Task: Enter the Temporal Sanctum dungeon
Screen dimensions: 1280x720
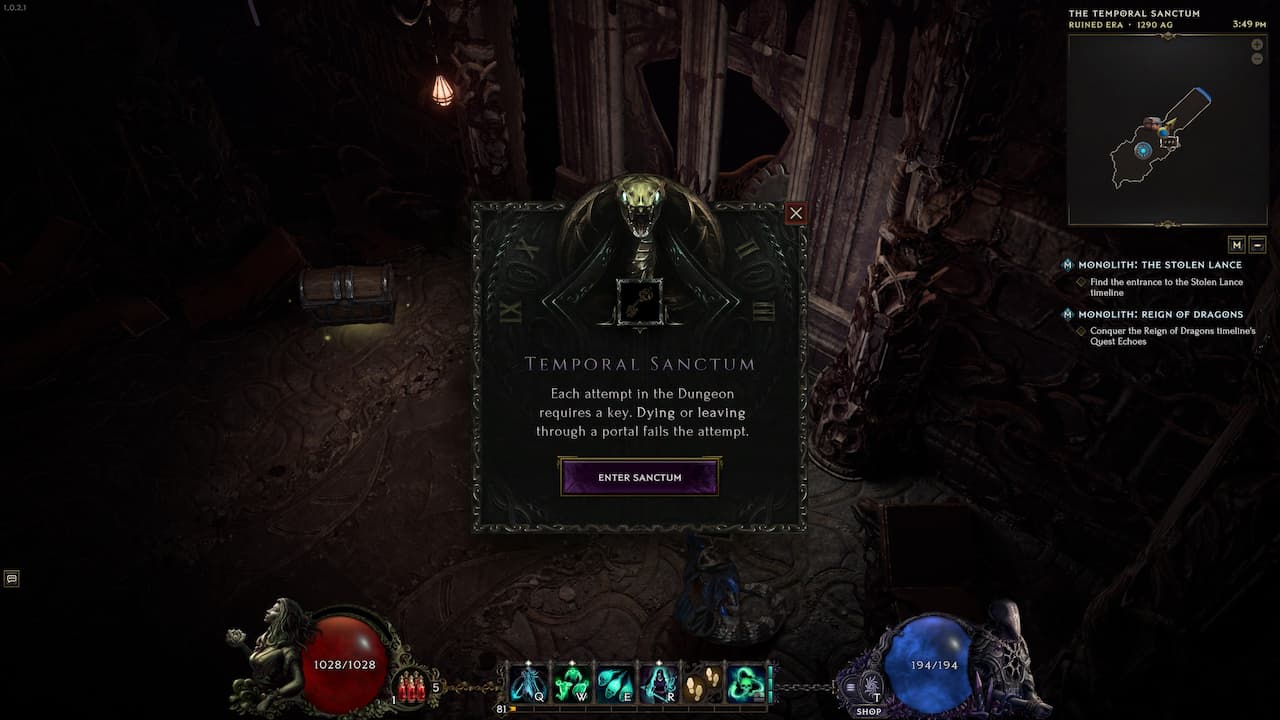Action: tap(639, 477)
